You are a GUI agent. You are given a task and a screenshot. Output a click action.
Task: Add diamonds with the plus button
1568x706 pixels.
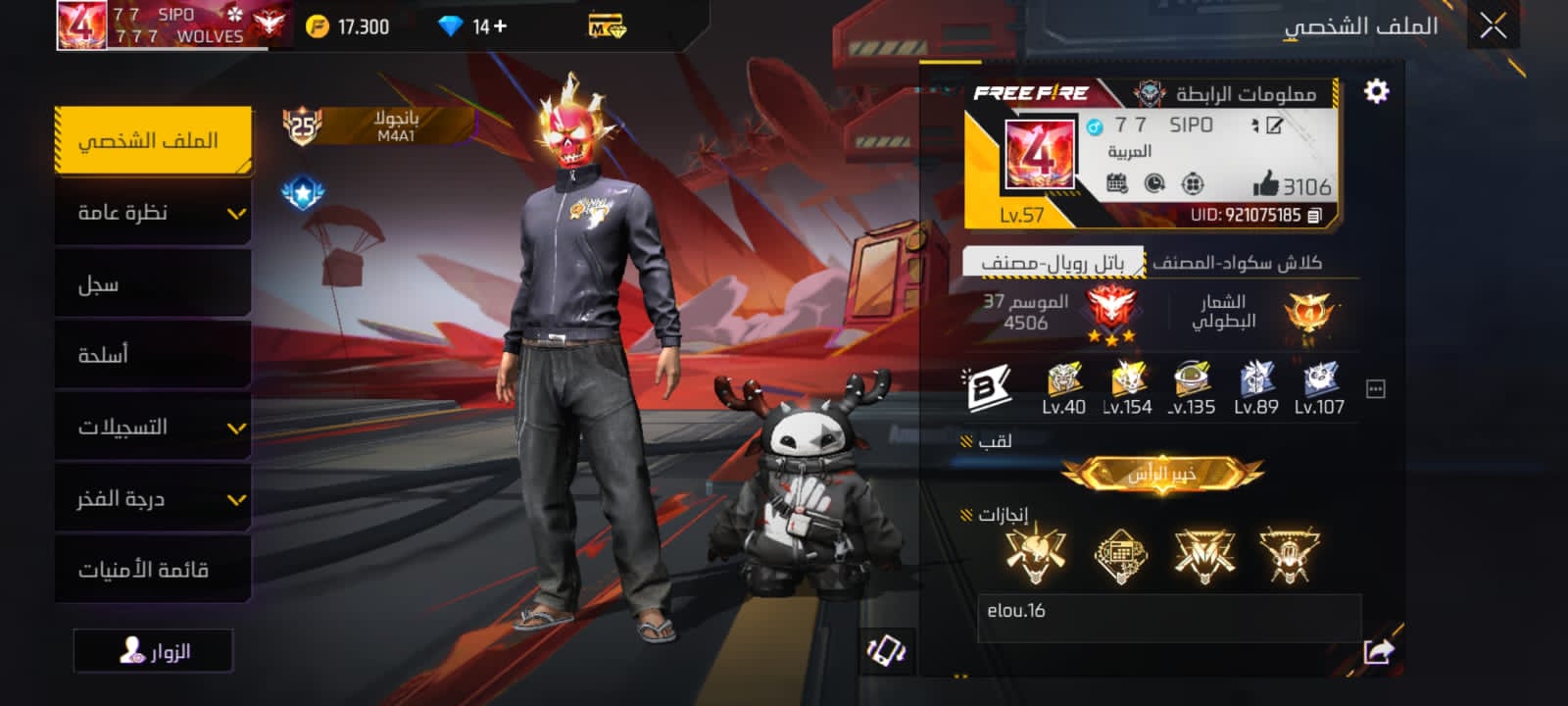point(501,26)
